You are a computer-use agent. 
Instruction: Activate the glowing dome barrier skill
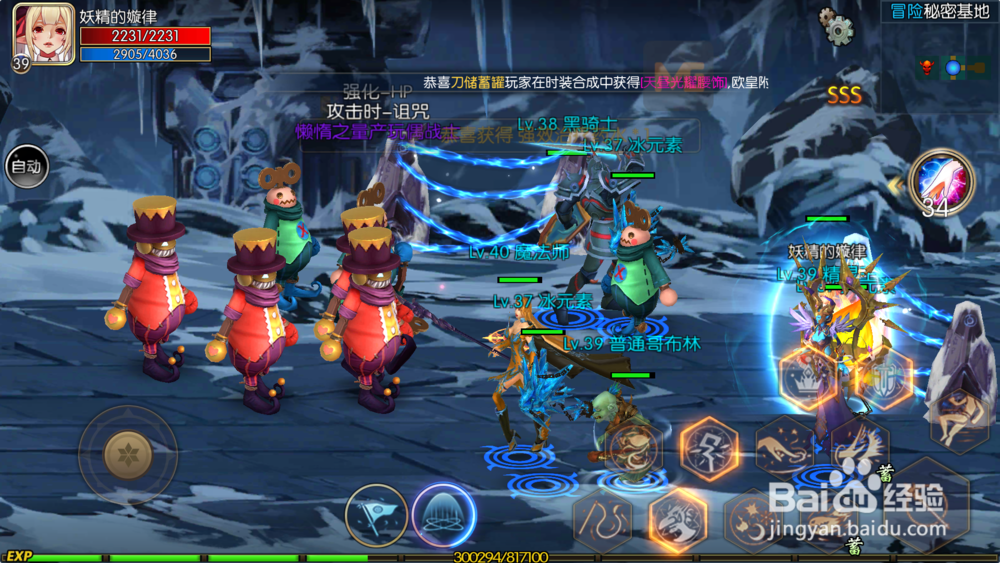[x=443, y=515]
